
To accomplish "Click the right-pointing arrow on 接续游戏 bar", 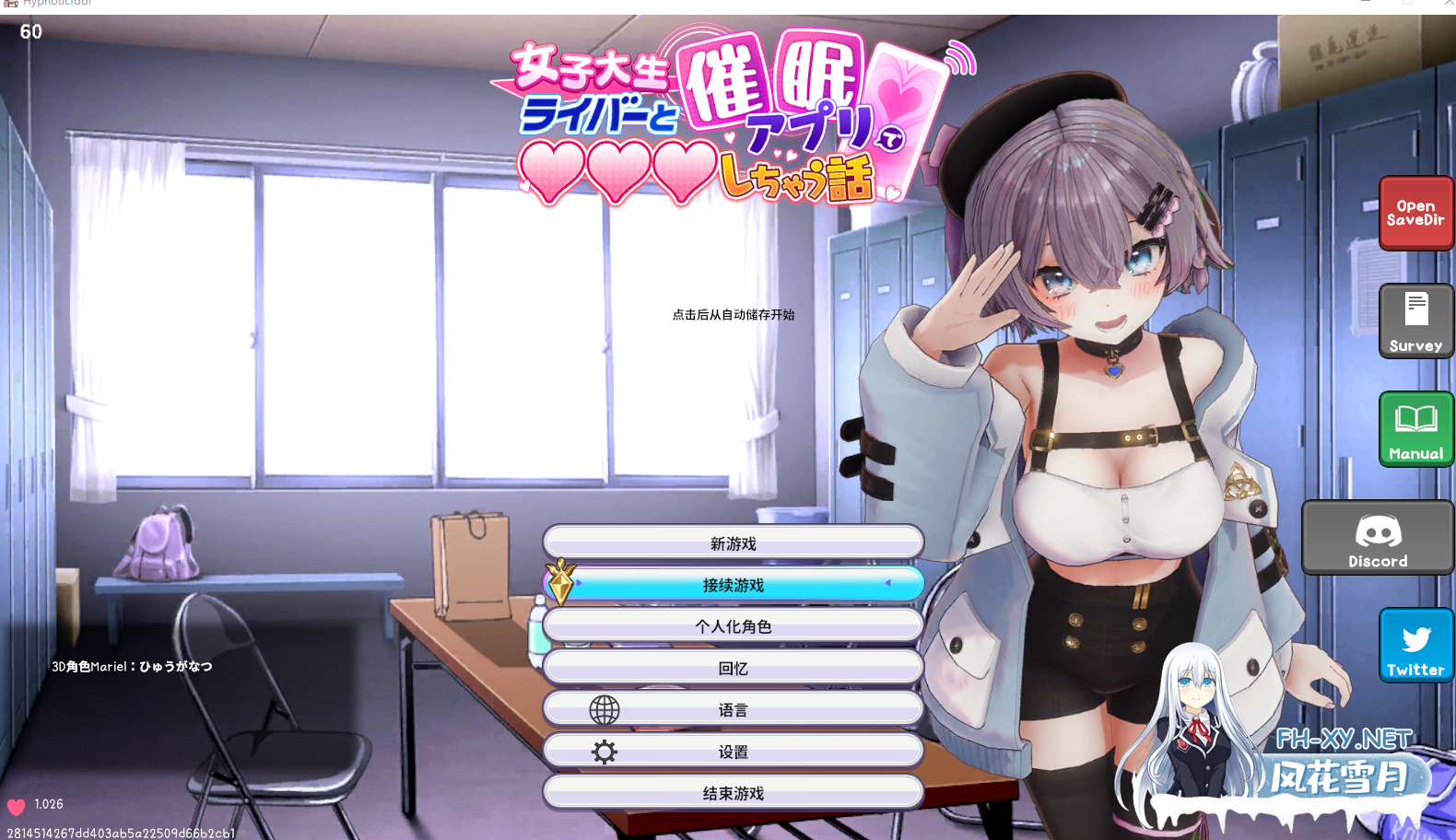I will (x=579, y=583).
